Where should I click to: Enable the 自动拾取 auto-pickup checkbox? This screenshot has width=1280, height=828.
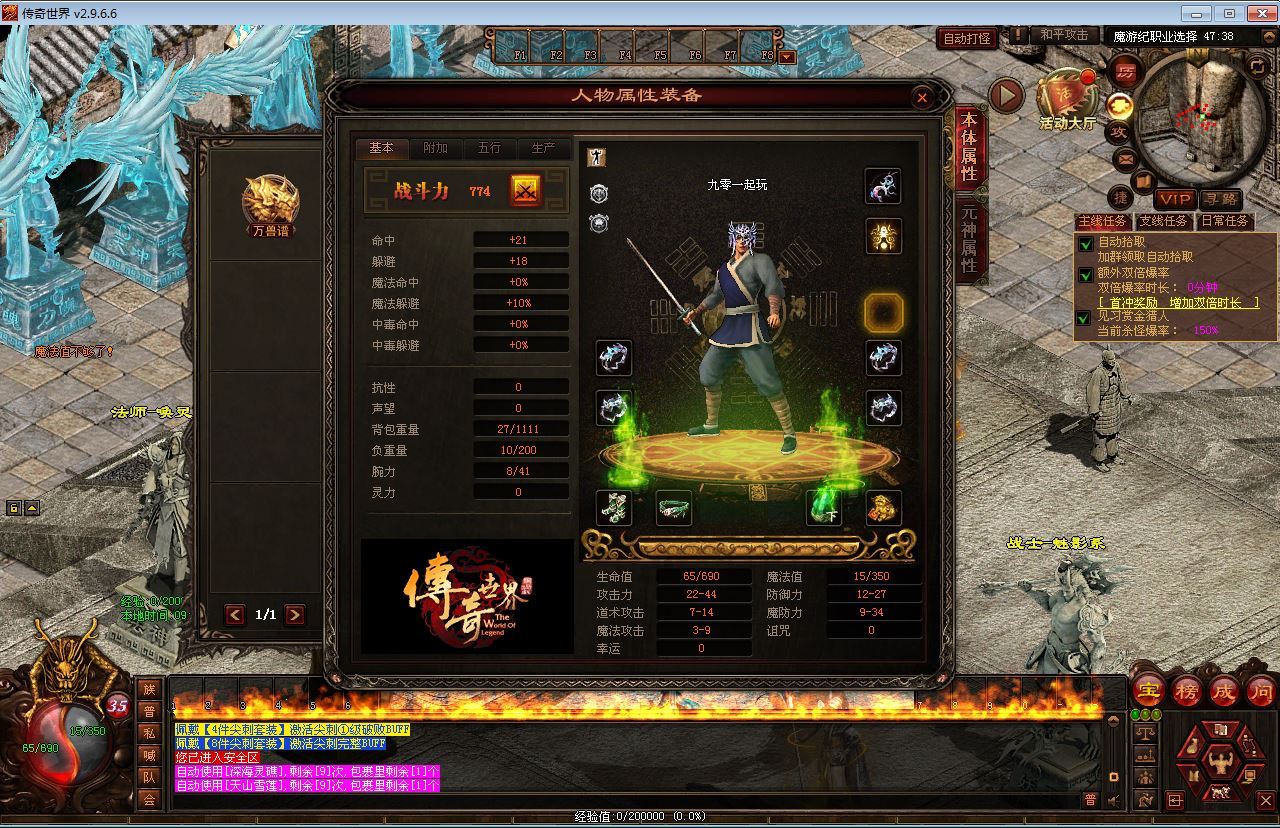[1086, 241]
